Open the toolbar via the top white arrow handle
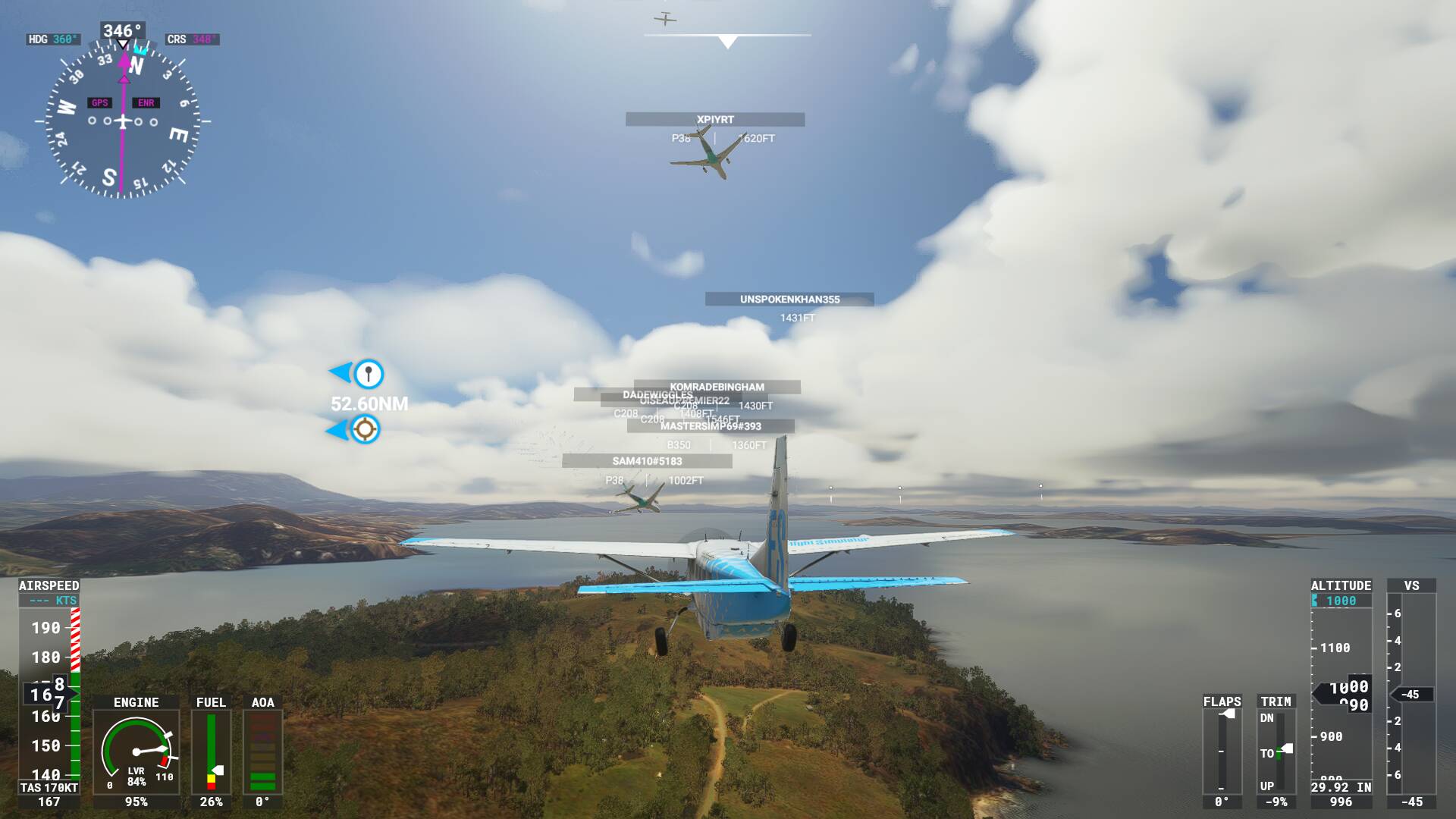 [x=727, y=42]
